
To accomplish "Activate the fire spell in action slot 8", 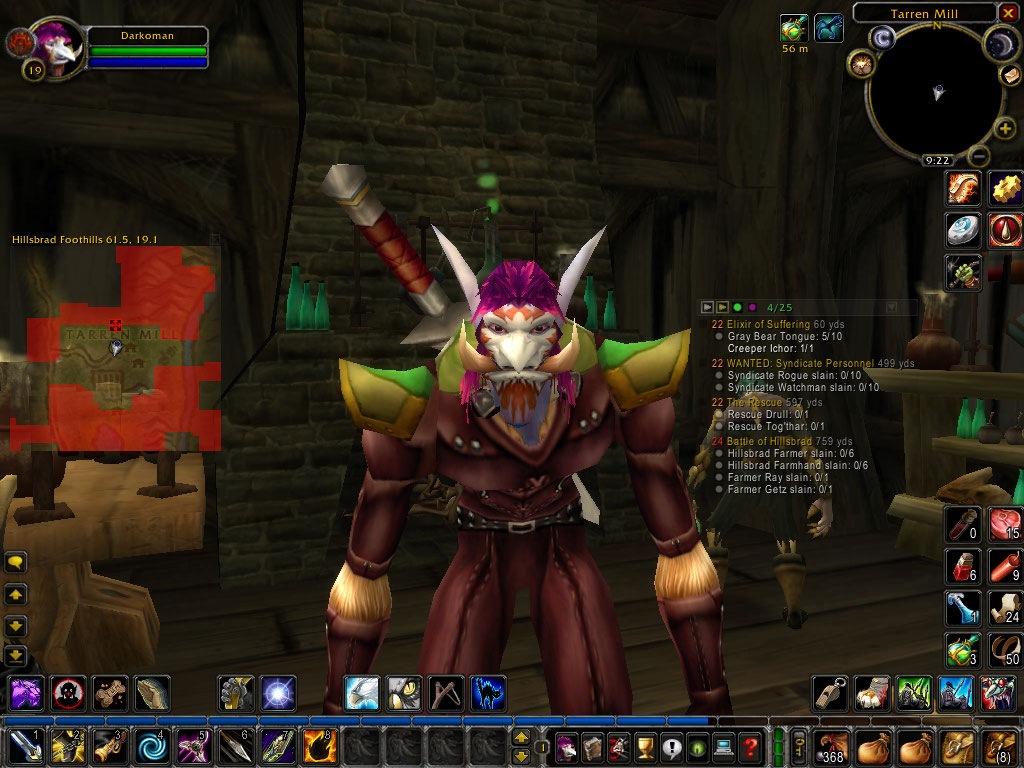I will click(319, 747).
